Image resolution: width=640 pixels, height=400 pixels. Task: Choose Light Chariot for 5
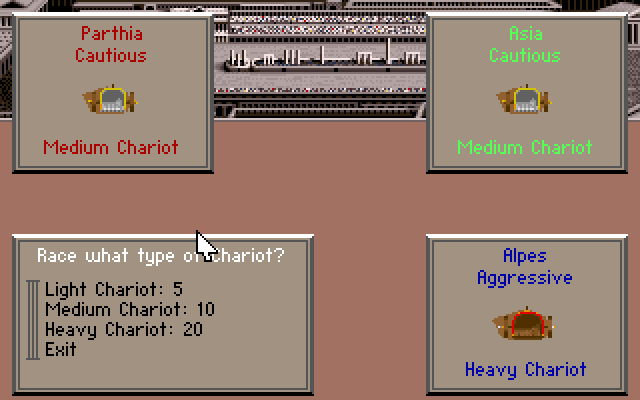click(x=113, y=290)
